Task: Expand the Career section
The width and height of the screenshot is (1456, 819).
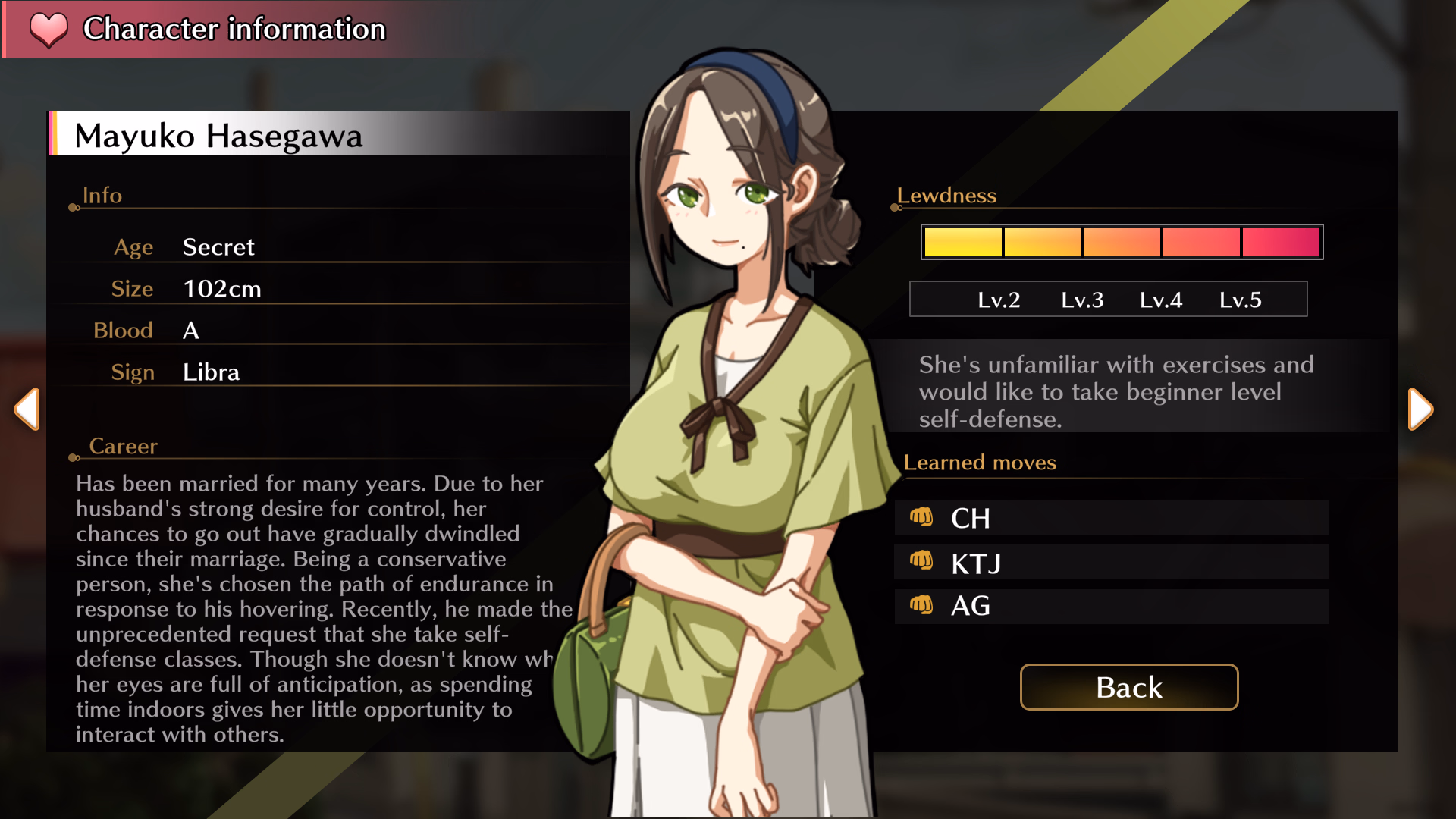Action: 124,447
